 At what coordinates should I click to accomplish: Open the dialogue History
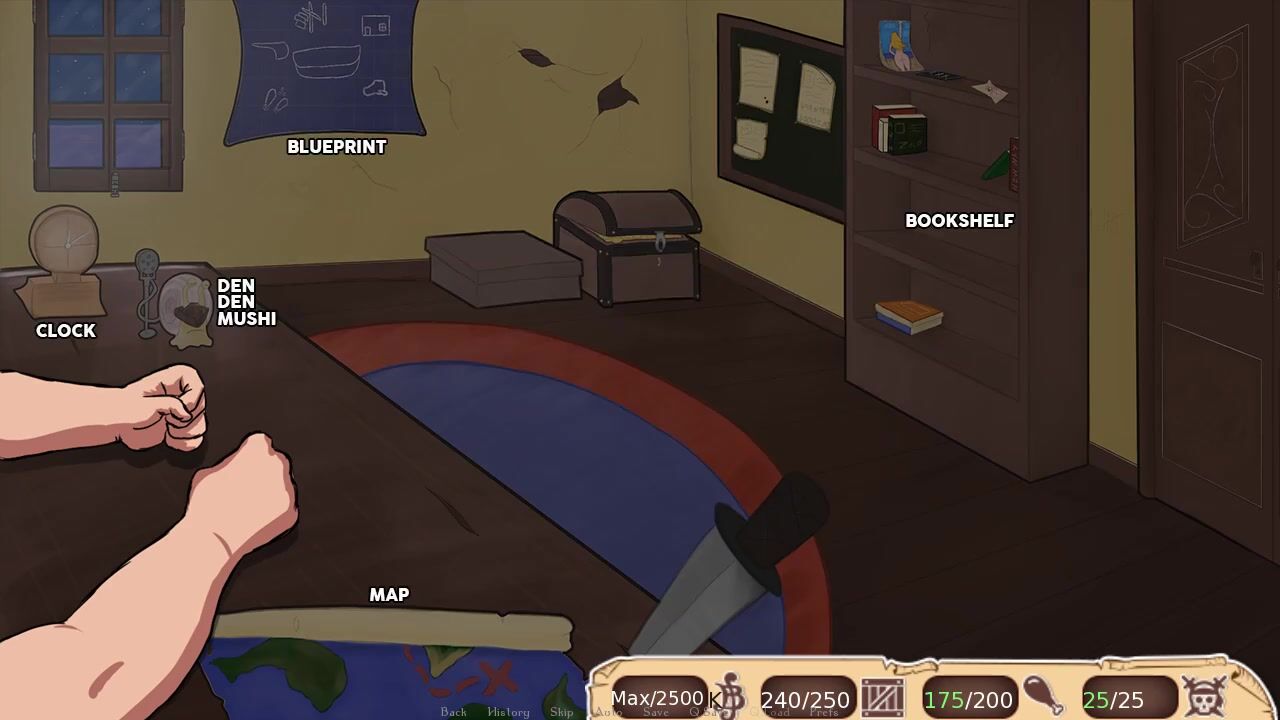coord(508,712)
